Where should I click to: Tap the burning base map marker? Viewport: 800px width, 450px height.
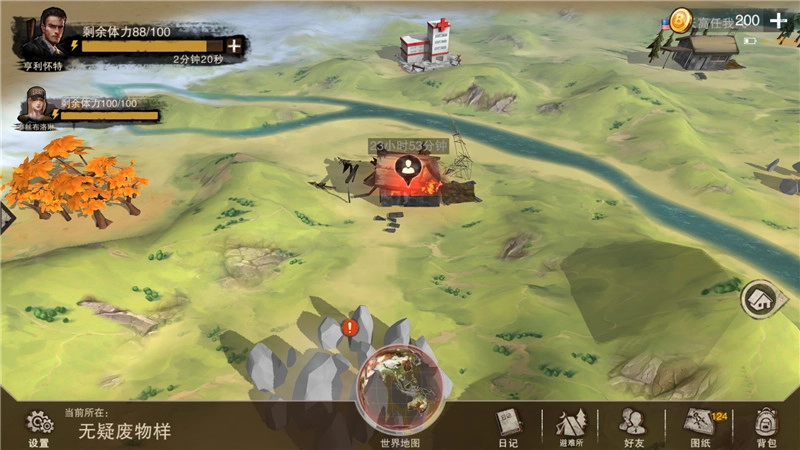tap(408, 178)
